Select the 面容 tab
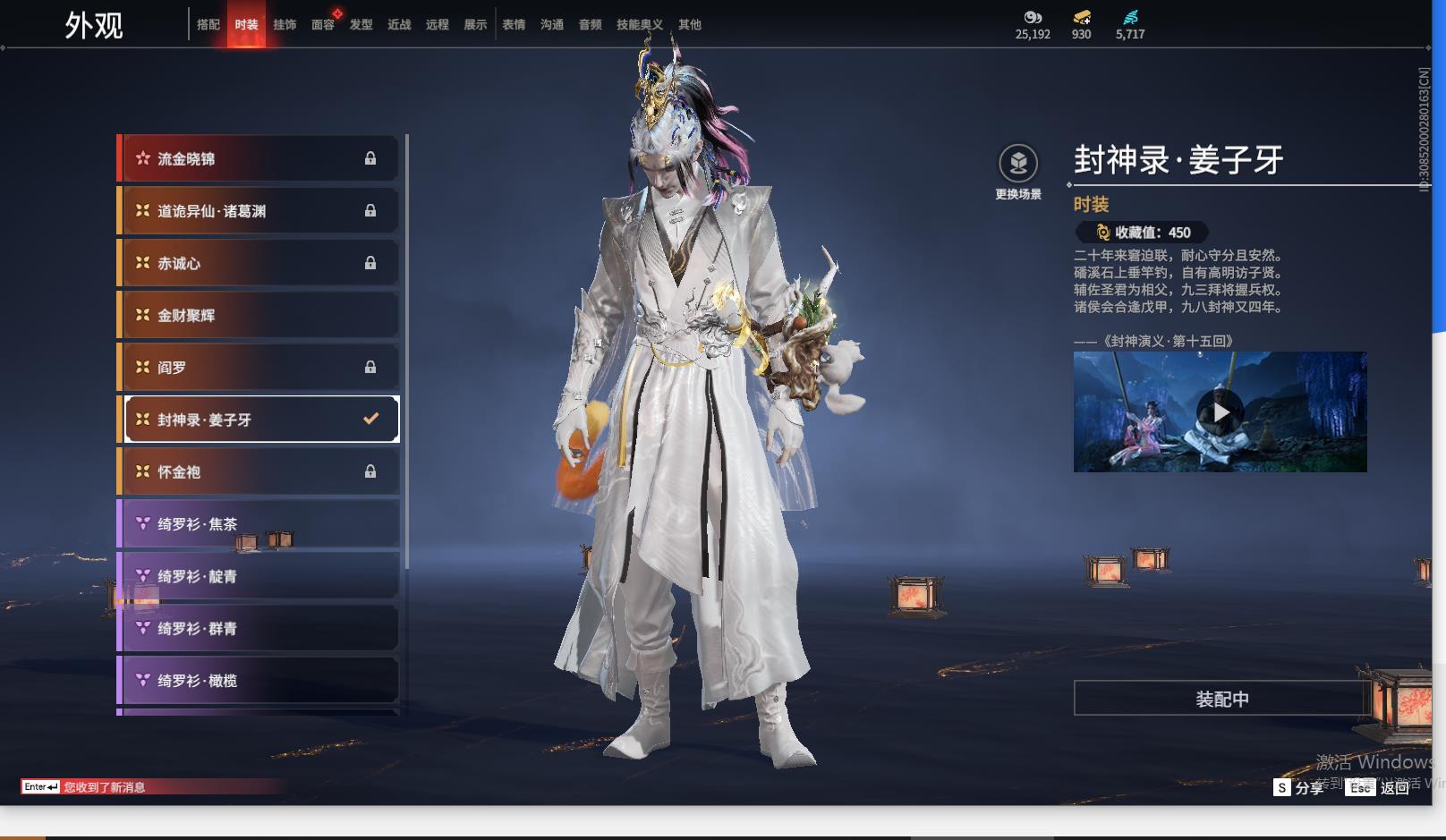 point(322,25)
